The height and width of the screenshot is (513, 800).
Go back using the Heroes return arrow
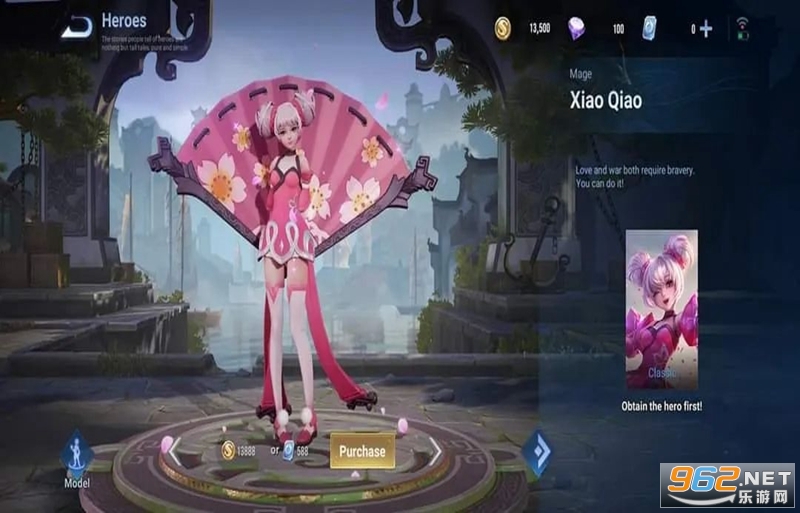76,27
